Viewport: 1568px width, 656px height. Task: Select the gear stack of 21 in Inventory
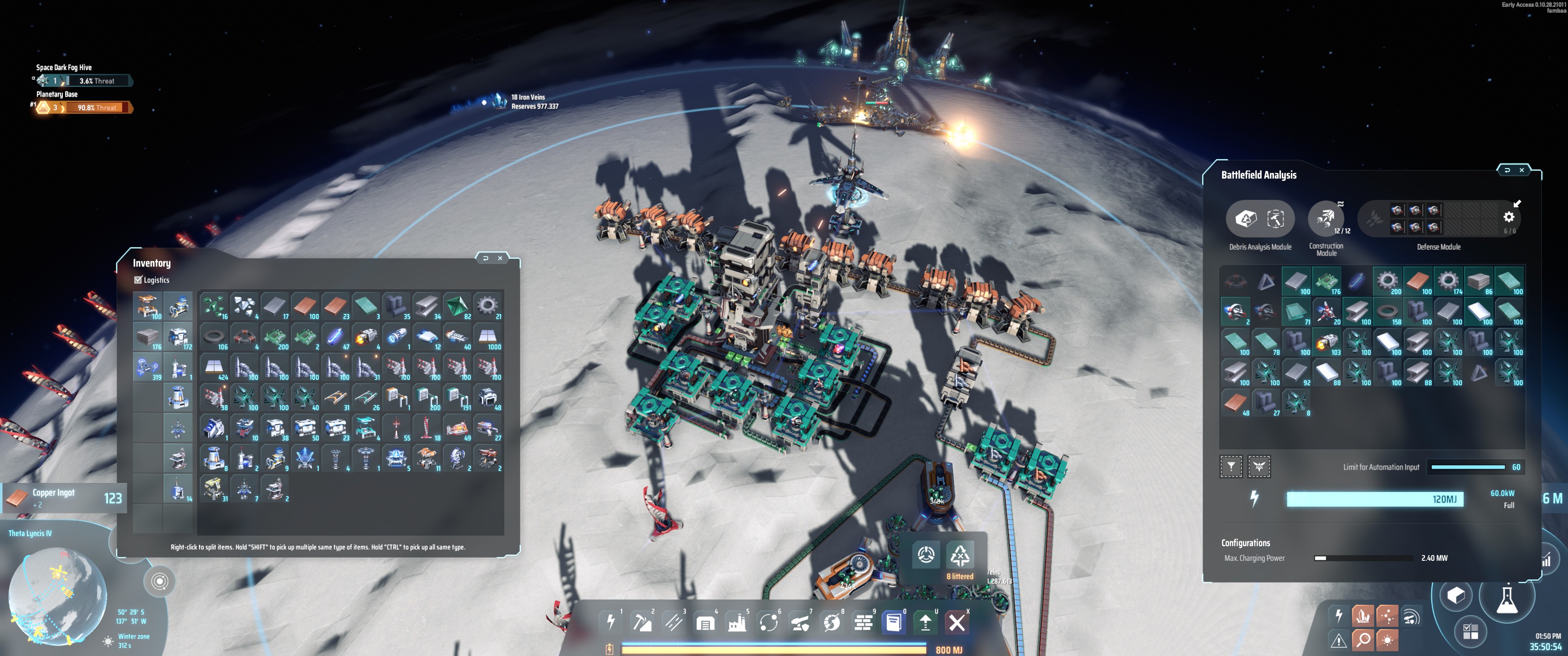pos(487,306)
